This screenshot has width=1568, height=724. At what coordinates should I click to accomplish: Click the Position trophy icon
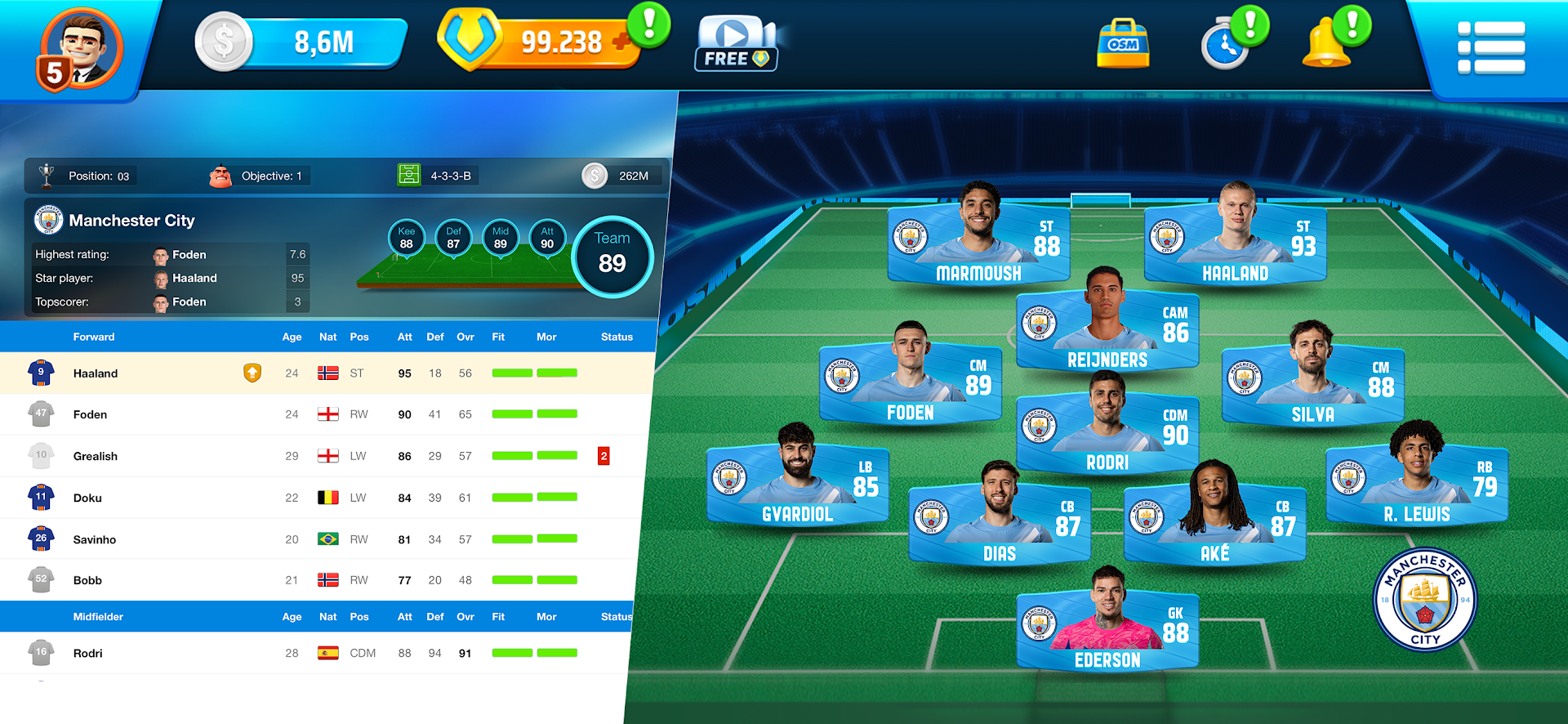(x=49, y=175)
